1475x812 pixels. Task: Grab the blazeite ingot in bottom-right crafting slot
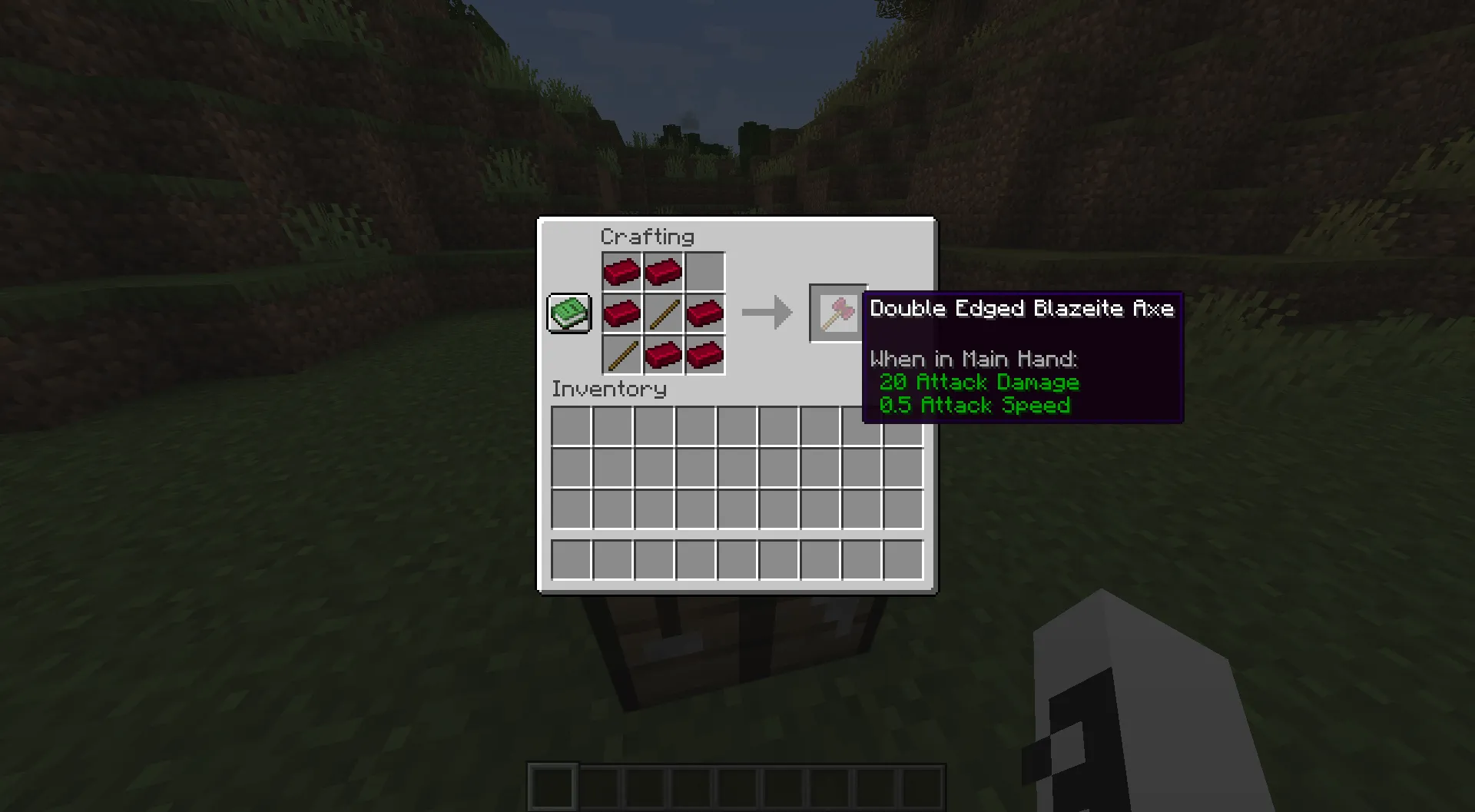(705, 354)
